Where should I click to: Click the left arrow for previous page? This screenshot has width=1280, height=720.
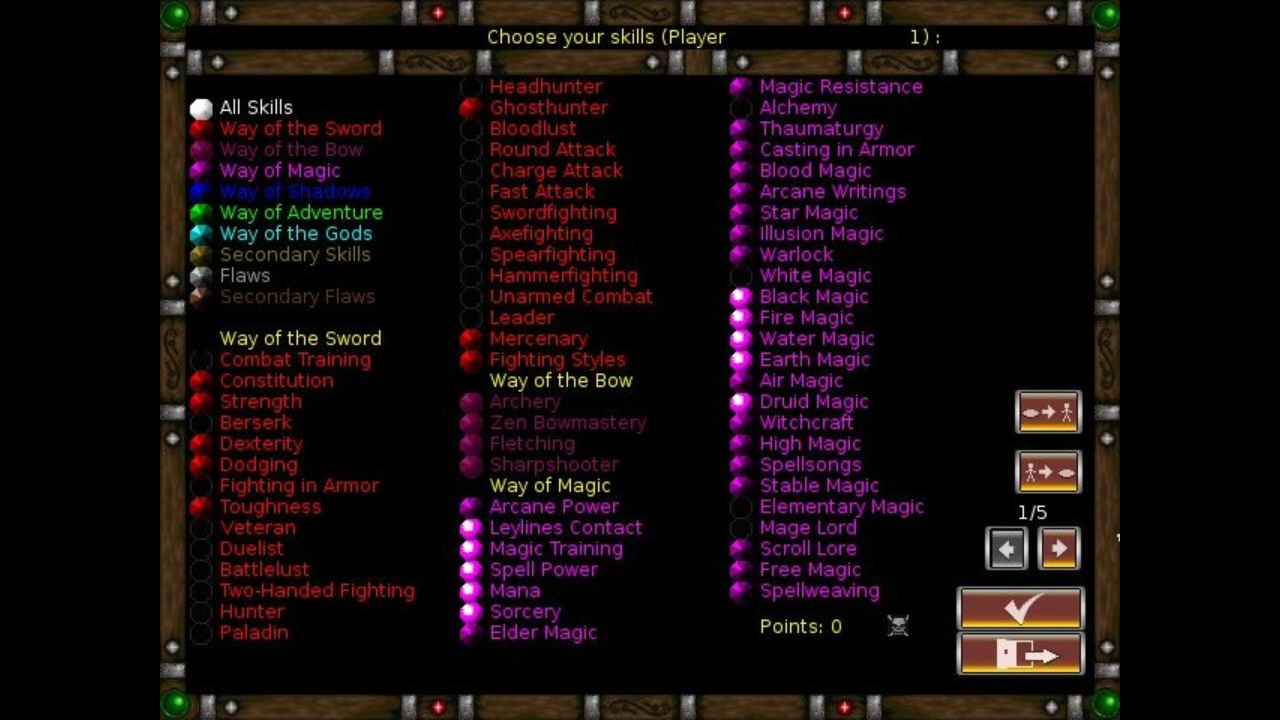1007,548
